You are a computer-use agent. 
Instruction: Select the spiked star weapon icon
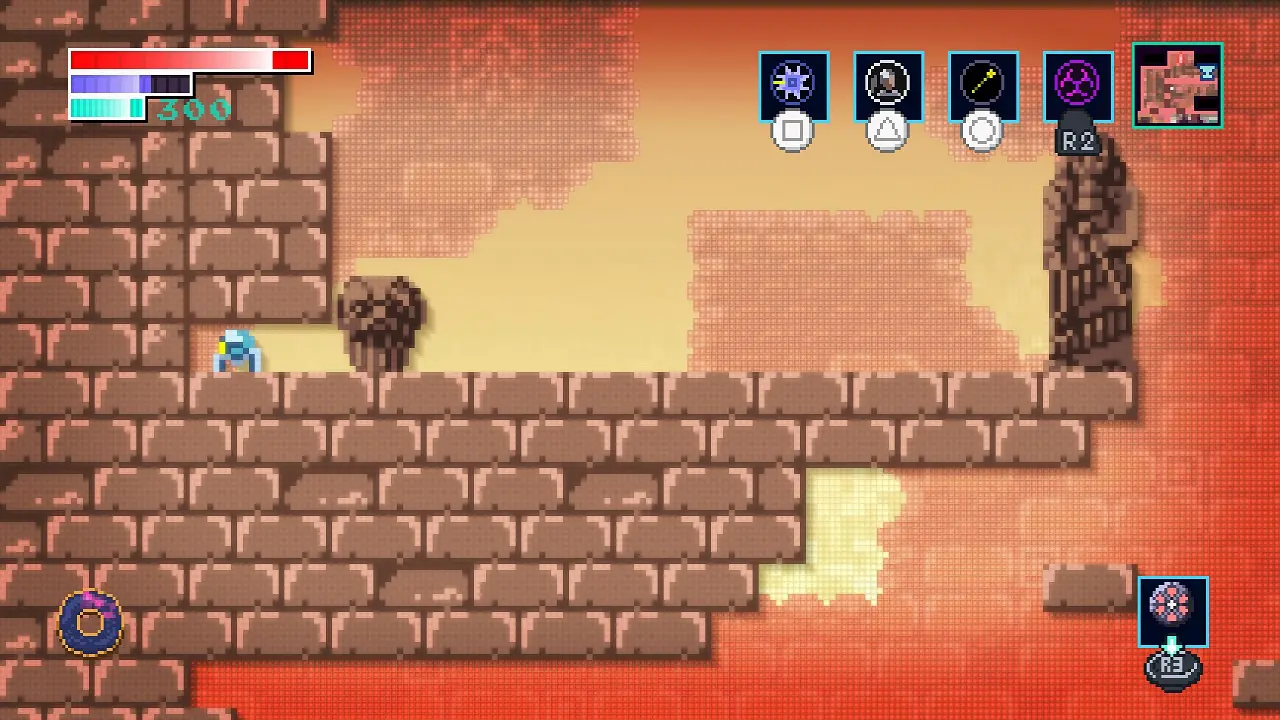pyautogui.click(x=793, y=86)
